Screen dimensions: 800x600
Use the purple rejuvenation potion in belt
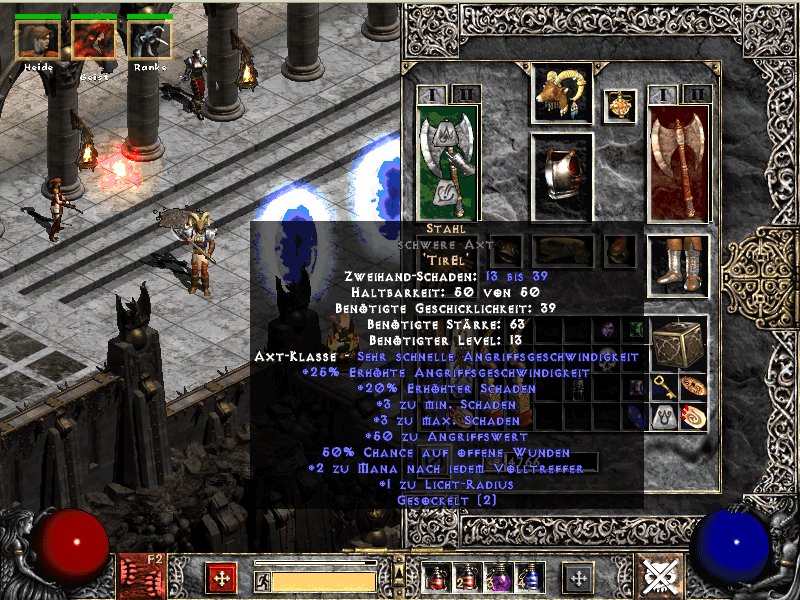pyautogui.click(x=497, y=577)
